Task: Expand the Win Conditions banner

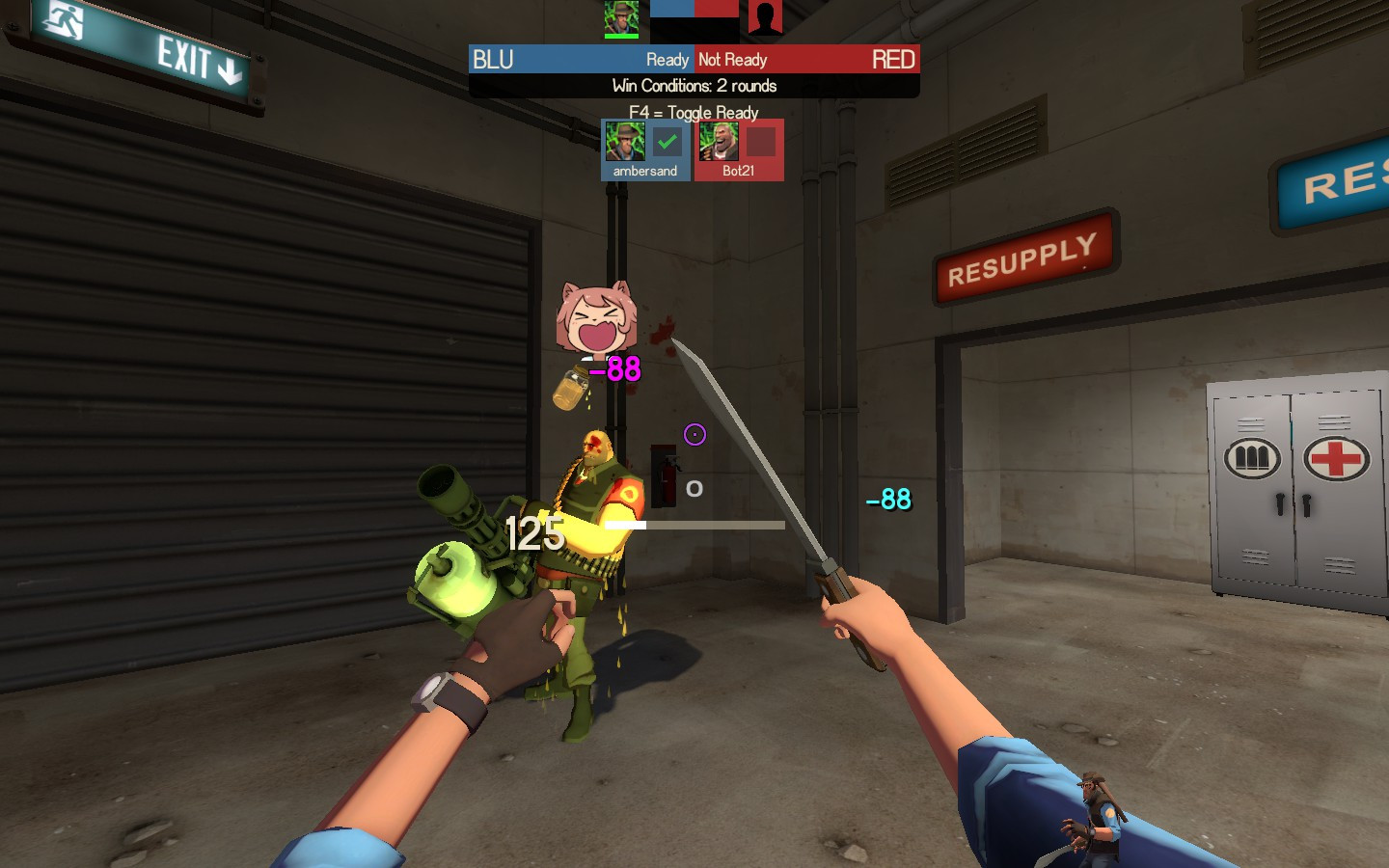Action: [693, 86]
